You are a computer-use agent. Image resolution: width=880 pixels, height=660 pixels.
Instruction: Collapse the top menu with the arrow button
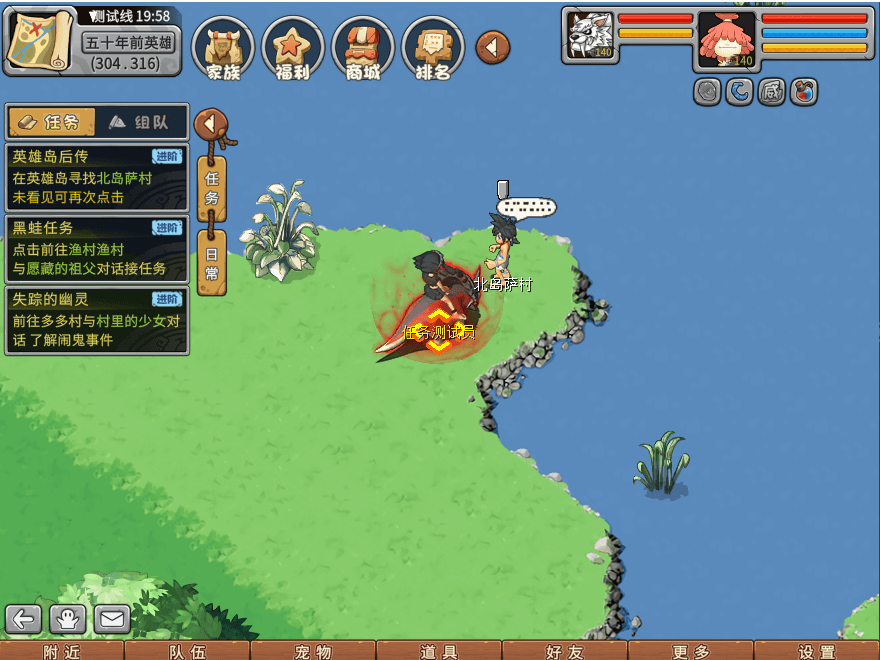(x=492, y=47)
